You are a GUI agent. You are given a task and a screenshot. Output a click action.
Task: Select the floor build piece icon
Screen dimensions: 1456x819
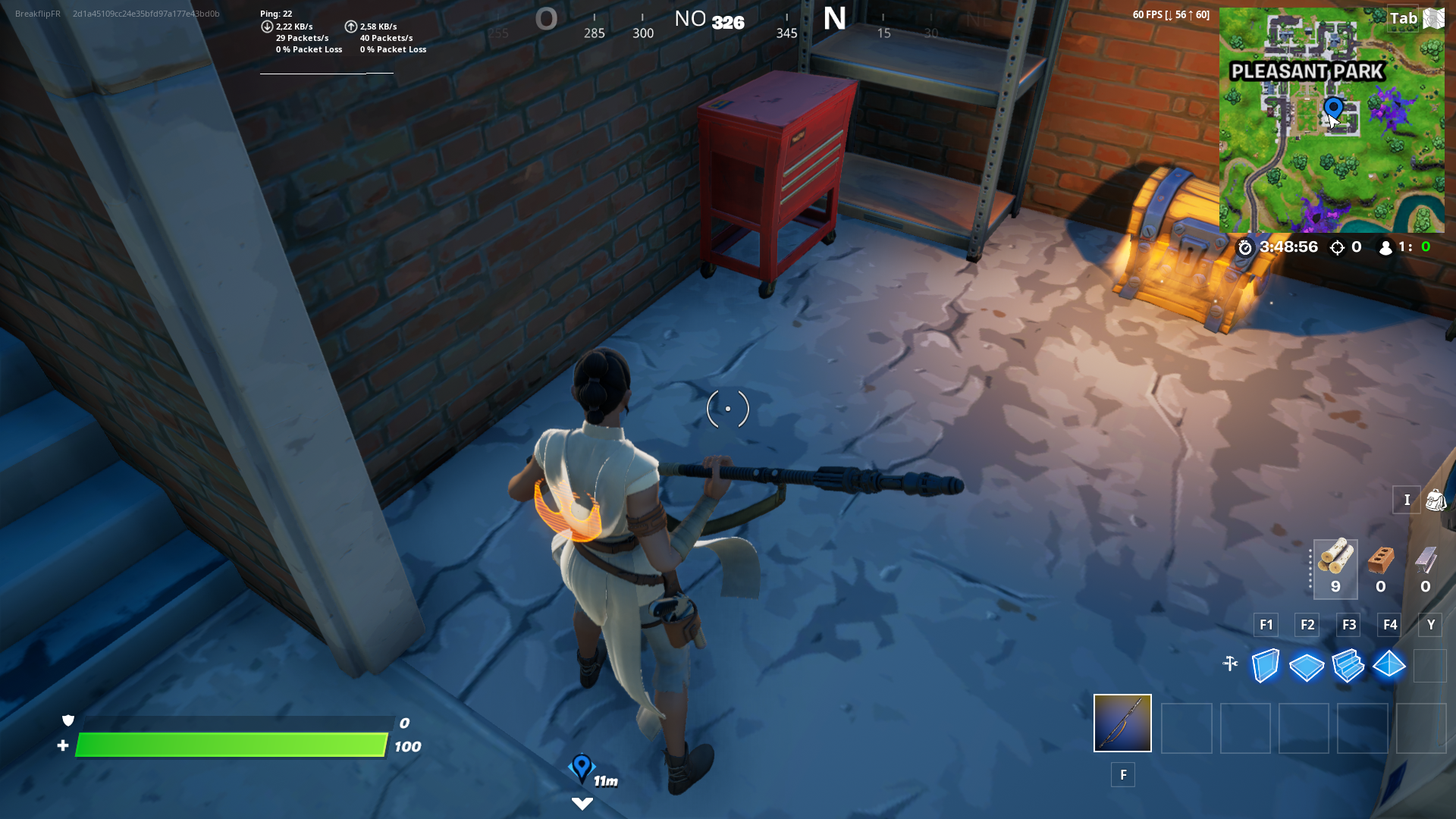click(1307, 666)
